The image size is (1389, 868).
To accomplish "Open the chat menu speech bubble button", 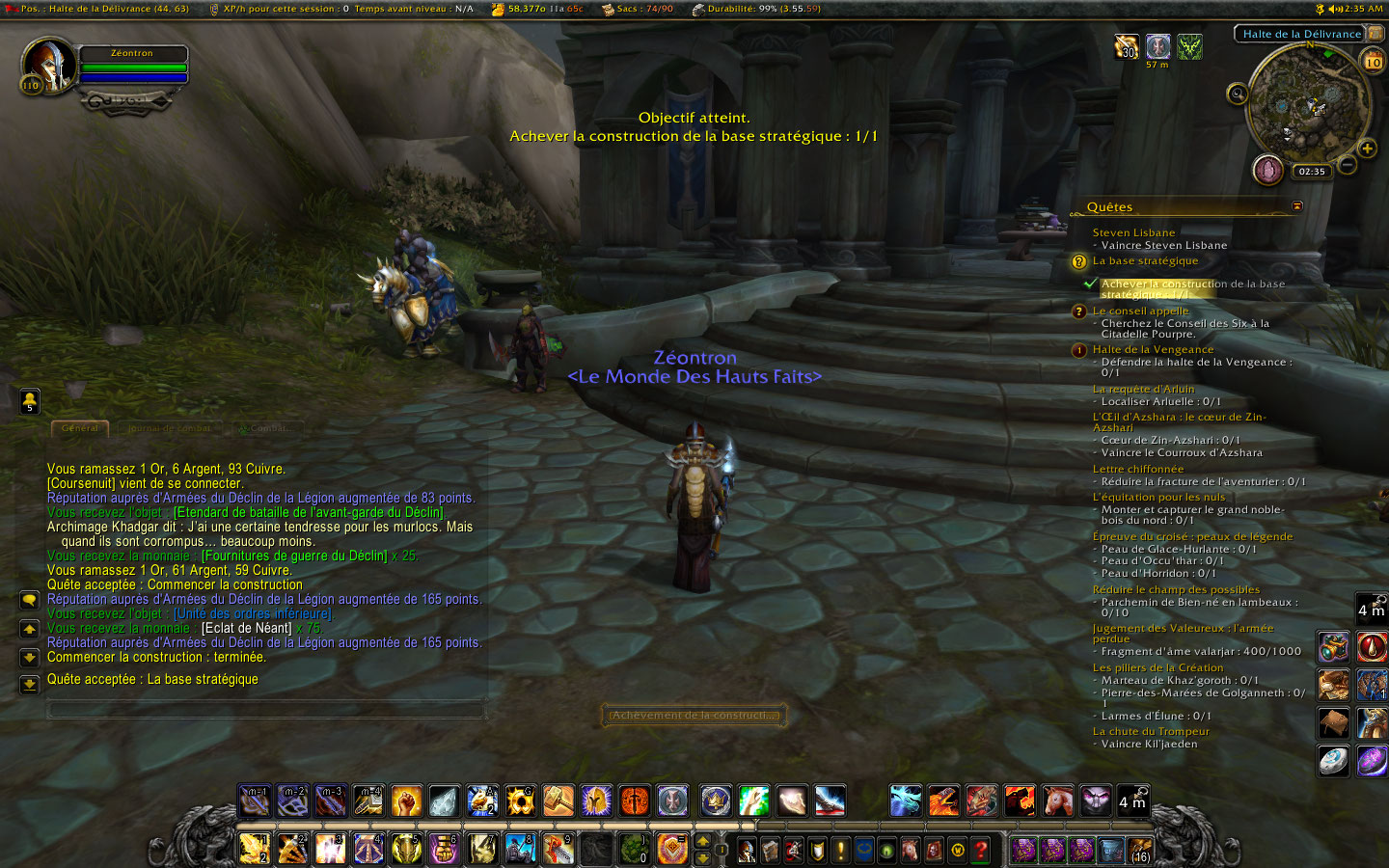I will 30,600.
